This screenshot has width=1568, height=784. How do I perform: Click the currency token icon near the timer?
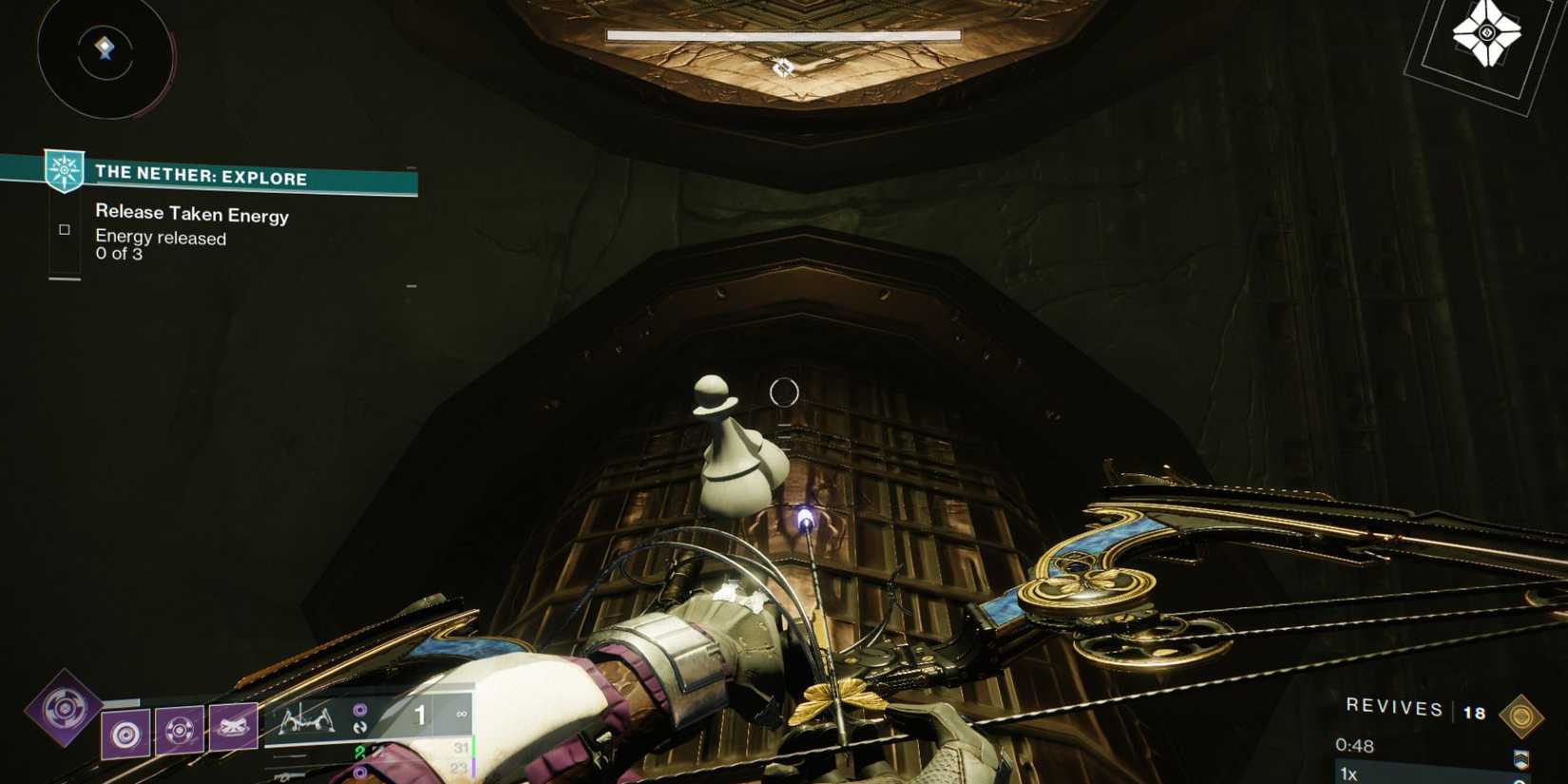pyautogui.click(x=1522, y=715)
